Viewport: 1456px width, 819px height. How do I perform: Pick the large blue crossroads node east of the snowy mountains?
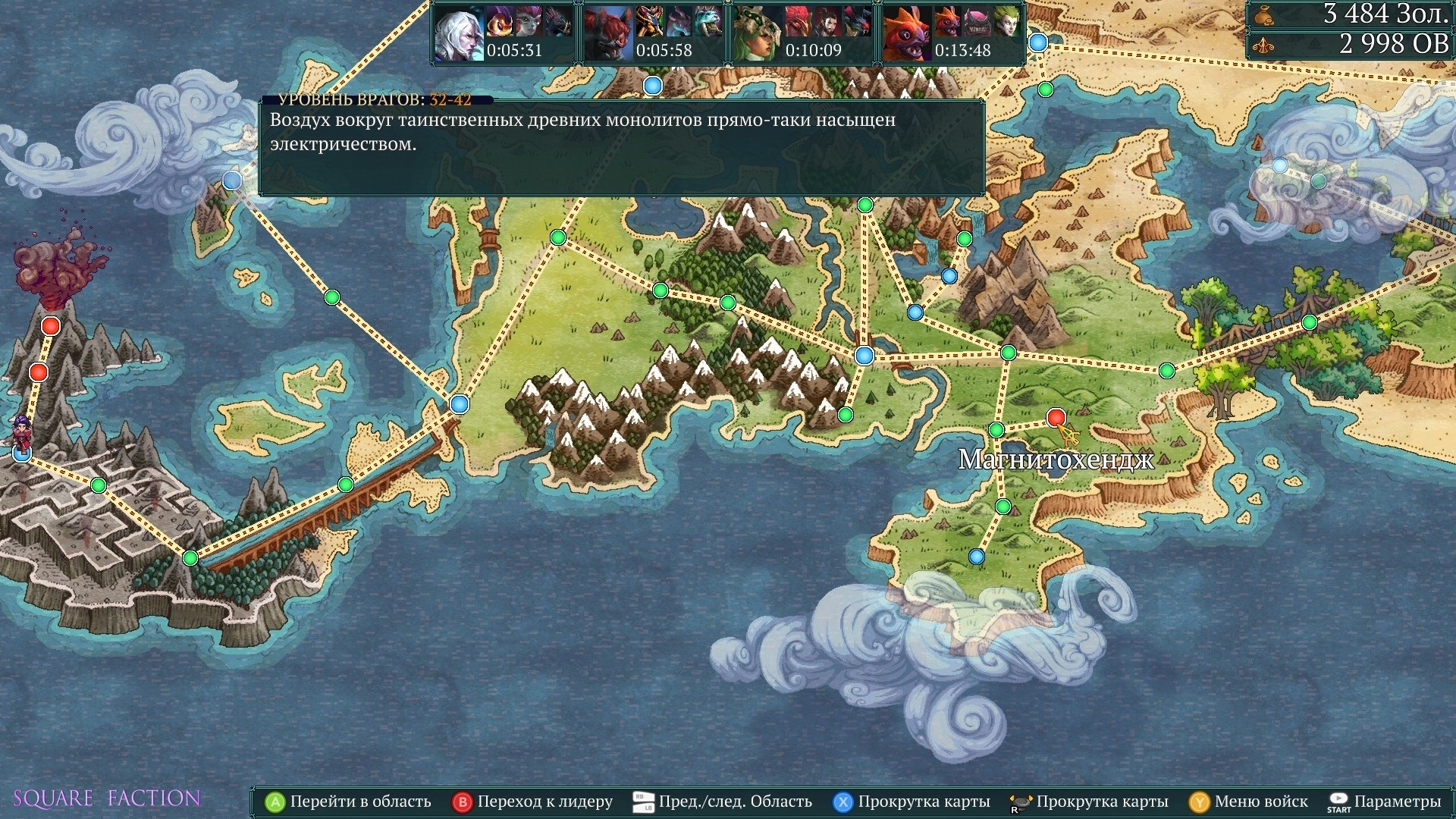[864, 356]
